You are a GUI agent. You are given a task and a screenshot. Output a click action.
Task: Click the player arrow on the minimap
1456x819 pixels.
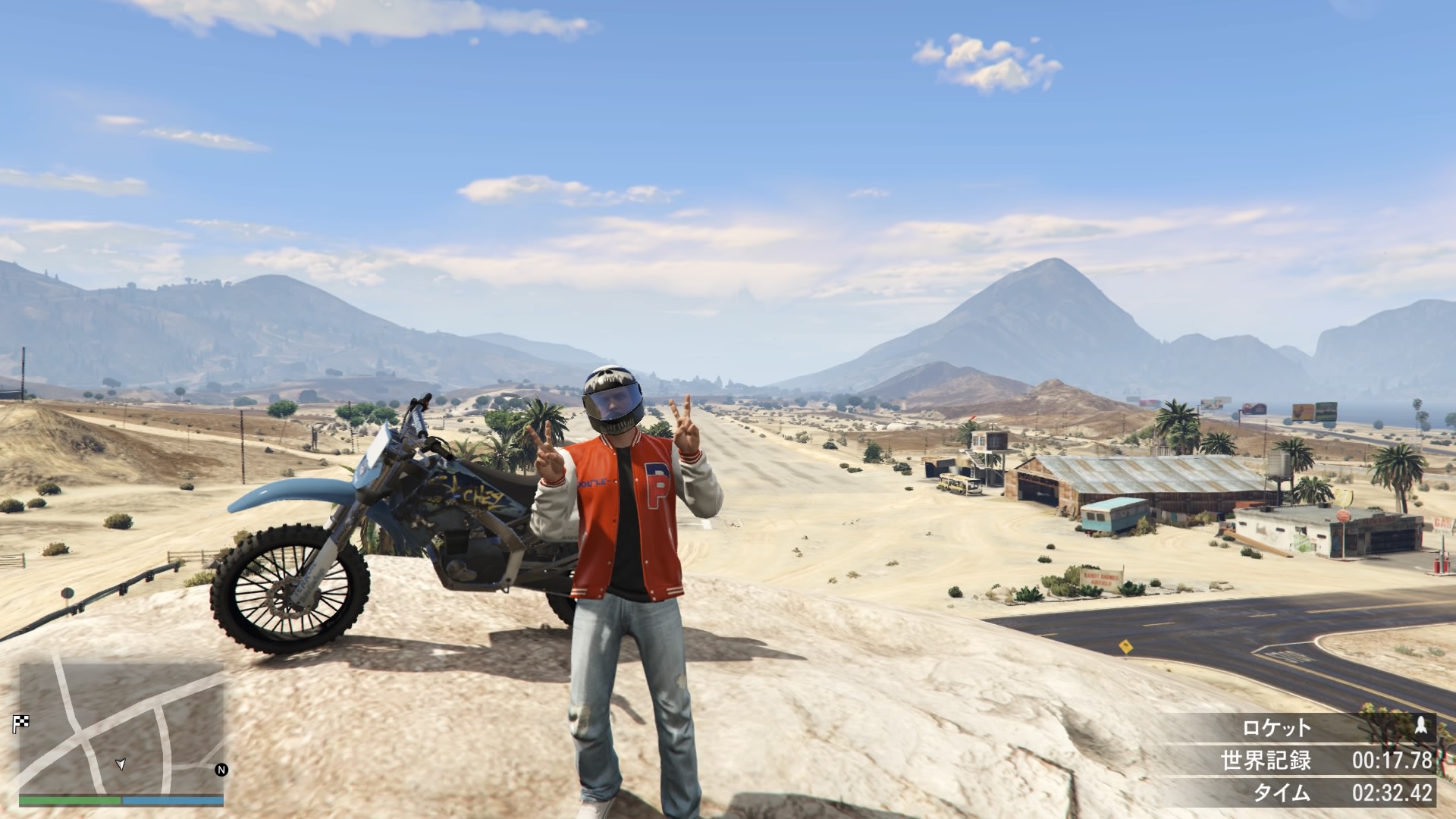(120, 764)
